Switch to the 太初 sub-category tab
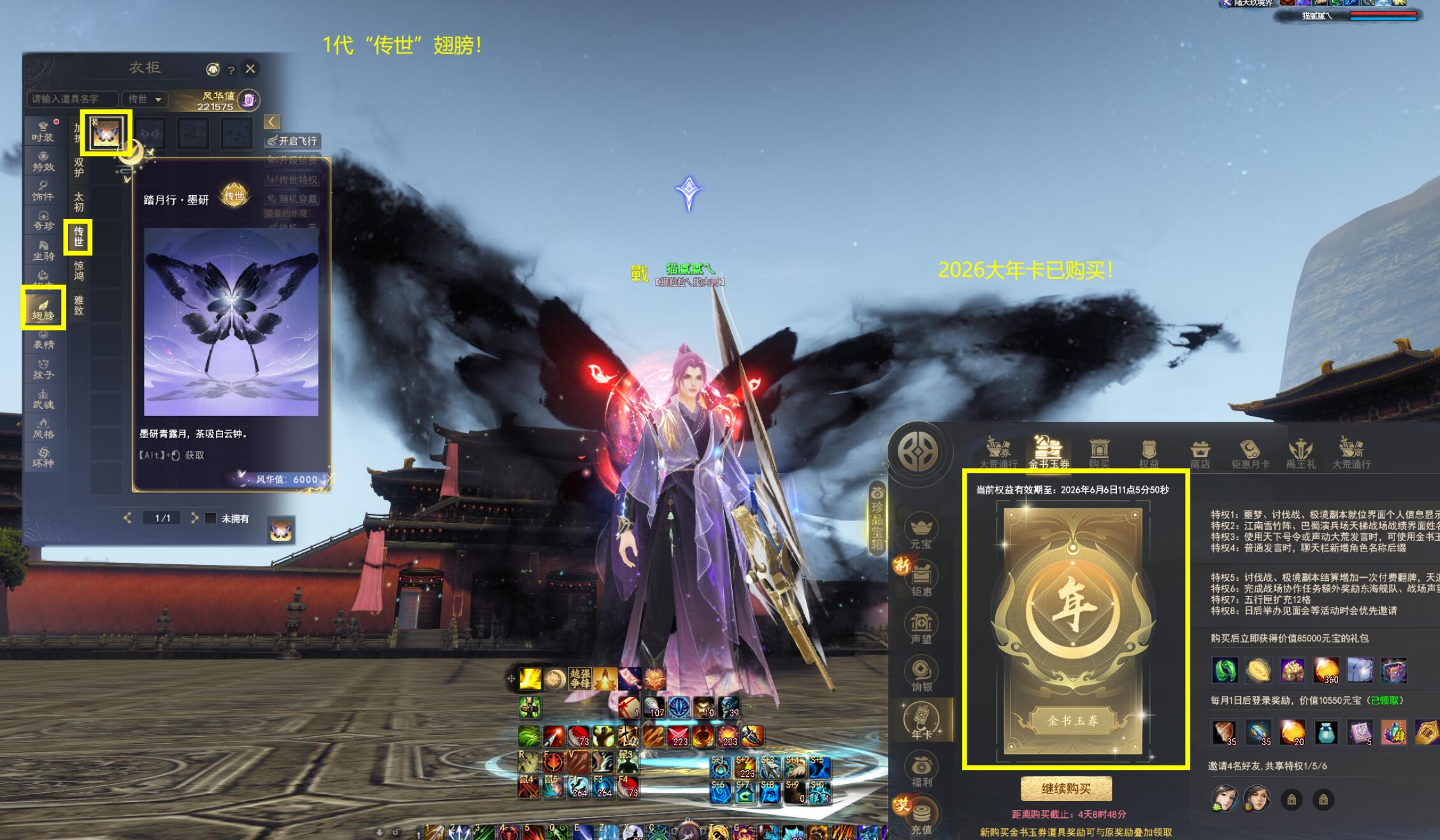Image resolution: width=1440 pixels, height=840 pixels. pyautogui.click(x=78, y=201)
